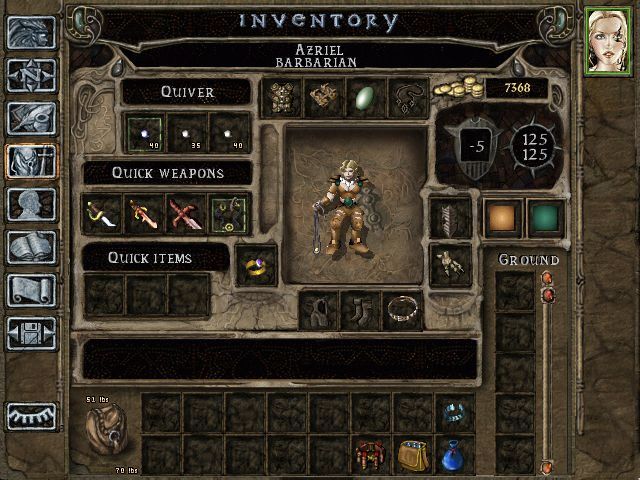Open the floppy disk options menu
Screen dimensions: 640x480
pos(31,333)
